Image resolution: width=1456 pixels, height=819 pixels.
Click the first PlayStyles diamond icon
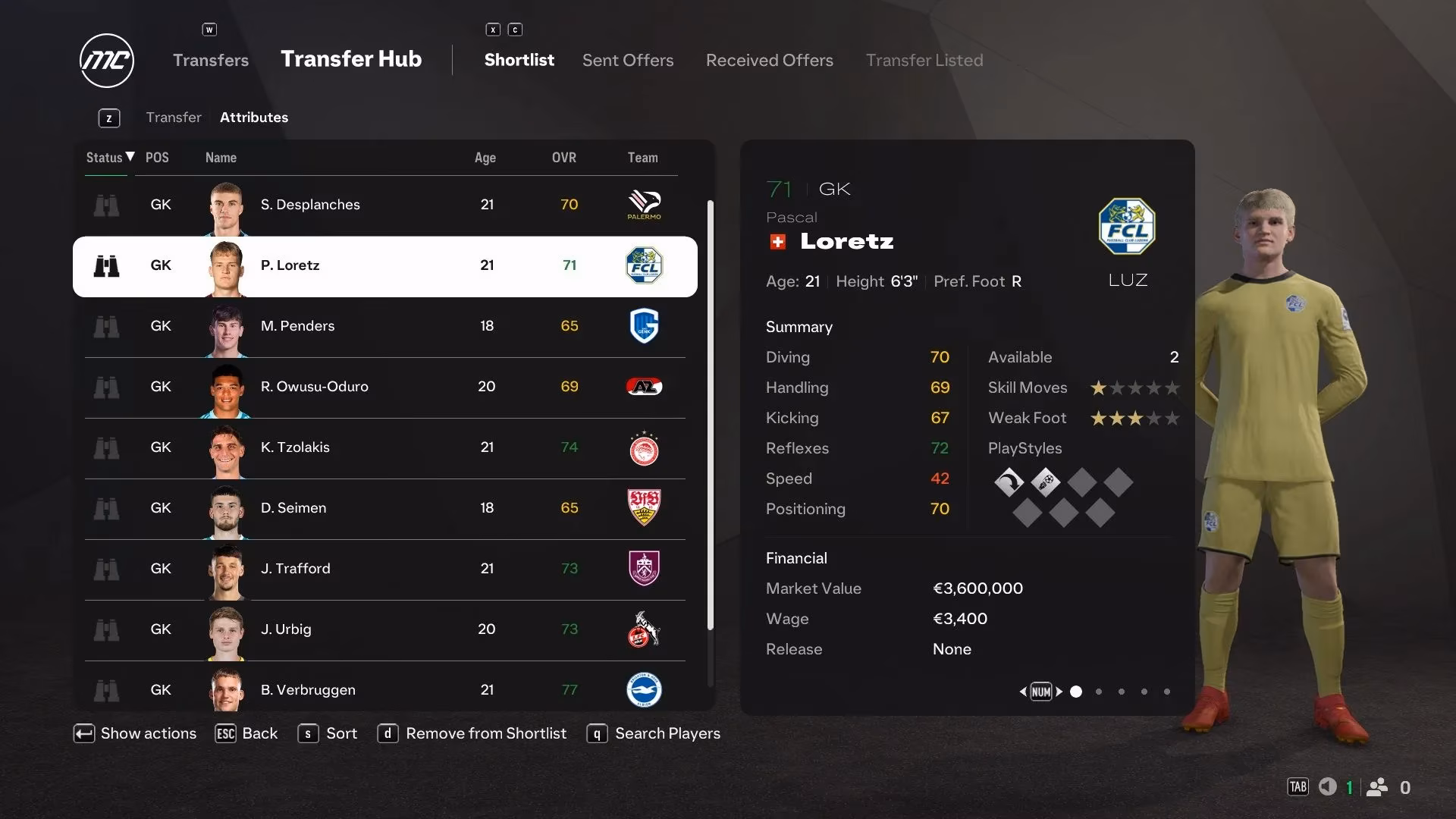(x=1009, y=482)
